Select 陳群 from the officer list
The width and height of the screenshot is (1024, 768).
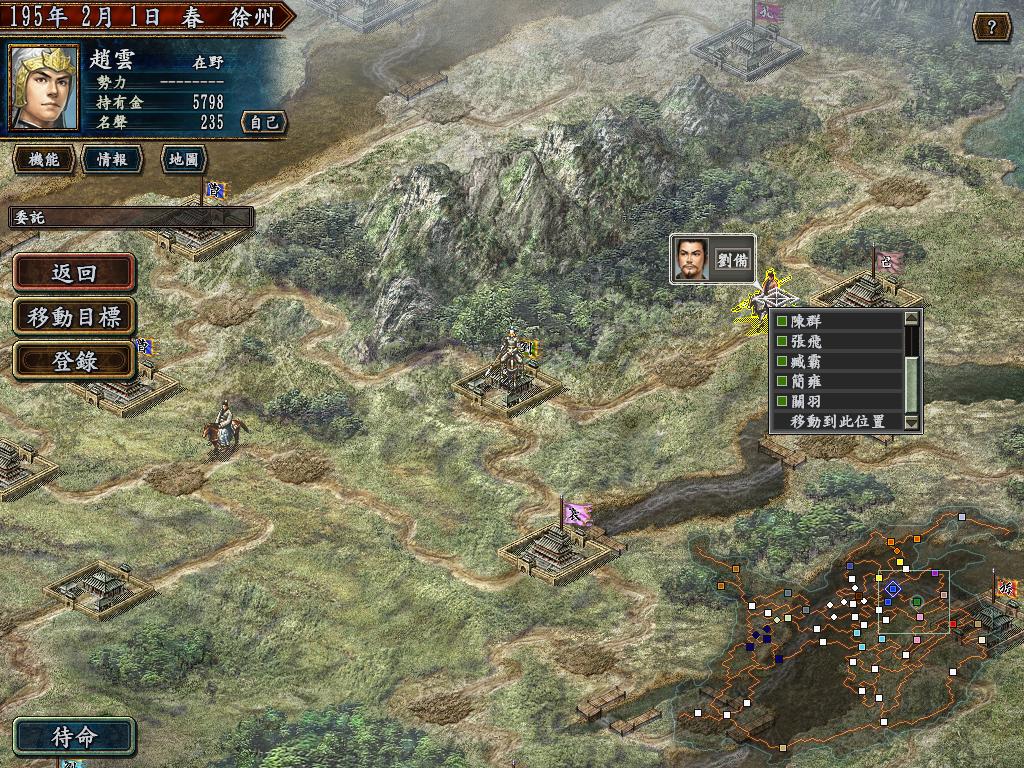coord(838,322)
